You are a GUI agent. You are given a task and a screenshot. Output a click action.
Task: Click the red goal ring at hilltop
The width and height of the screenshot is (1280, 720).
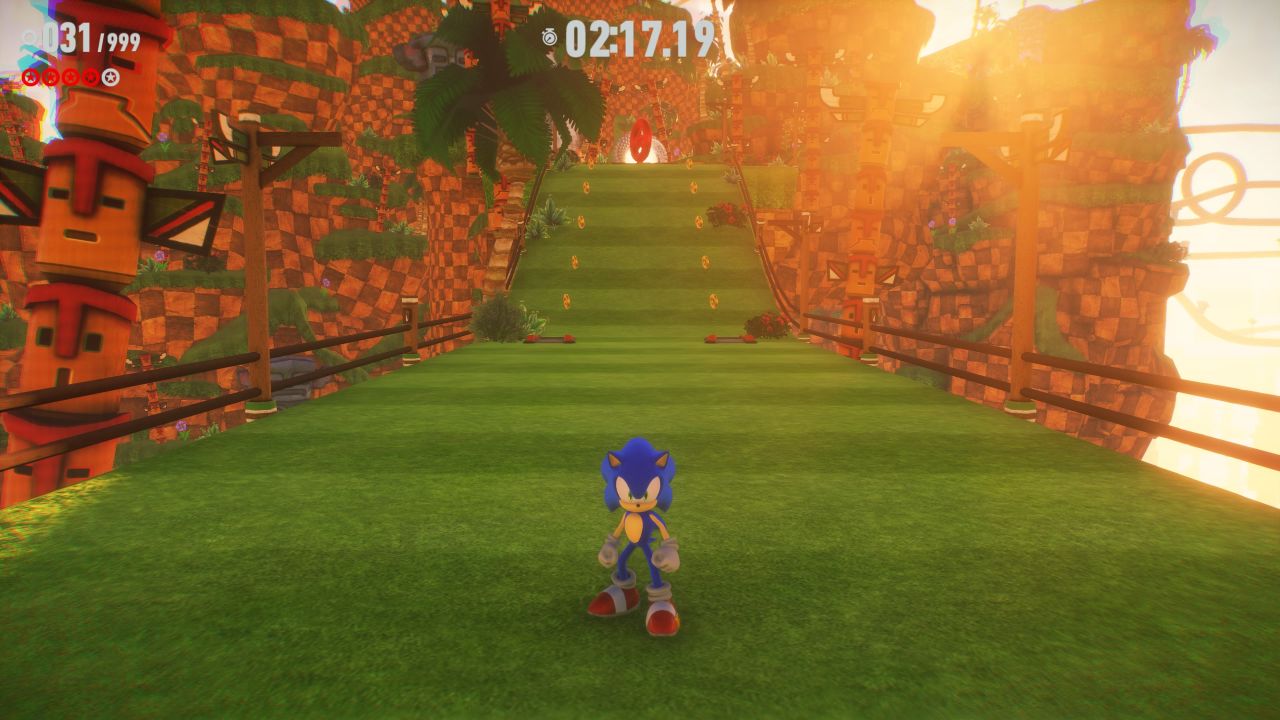pos(640,140)
